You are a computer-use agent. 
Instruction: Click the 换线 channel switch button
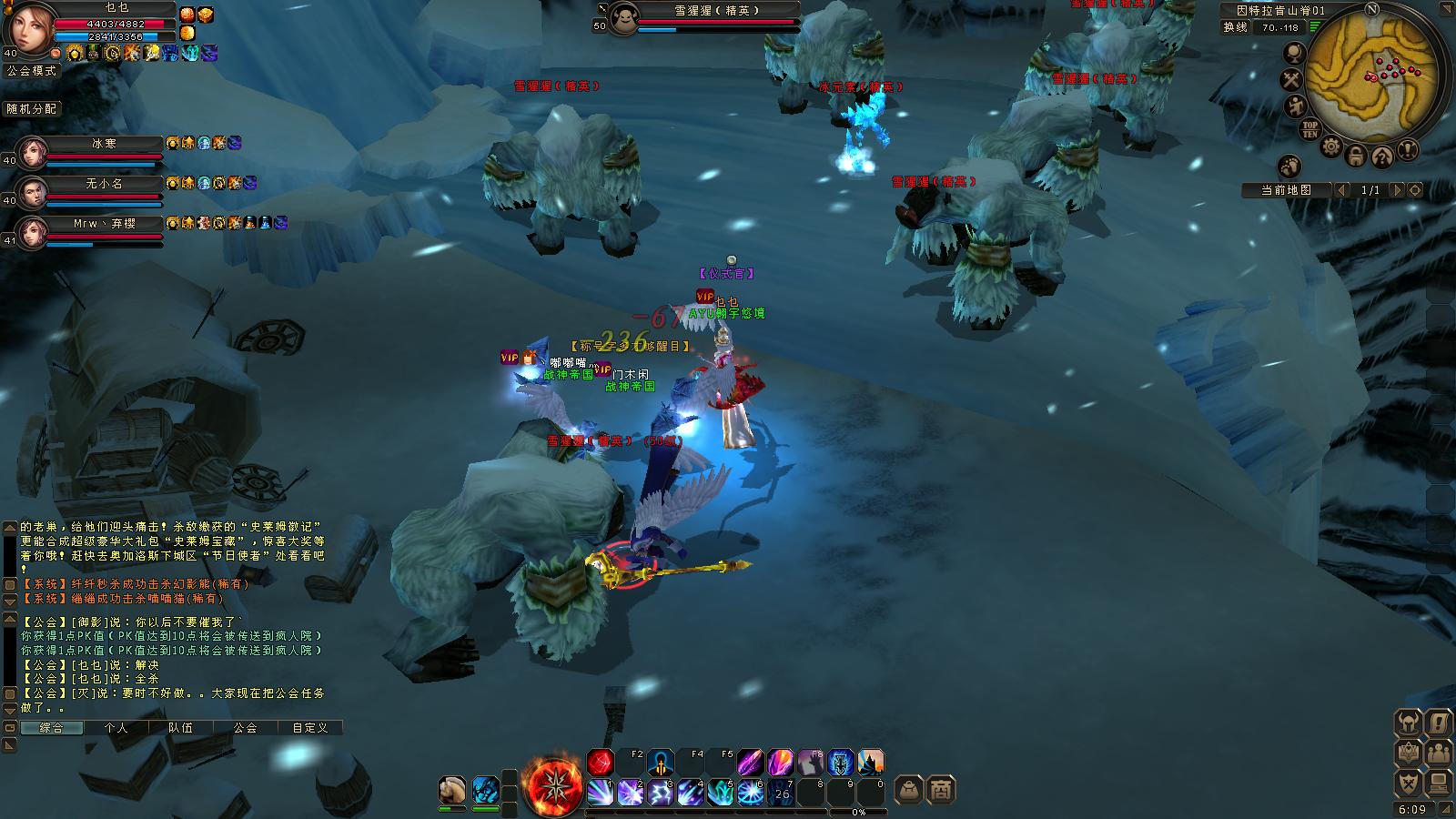pyautogui.click(x=1235, y=27)
